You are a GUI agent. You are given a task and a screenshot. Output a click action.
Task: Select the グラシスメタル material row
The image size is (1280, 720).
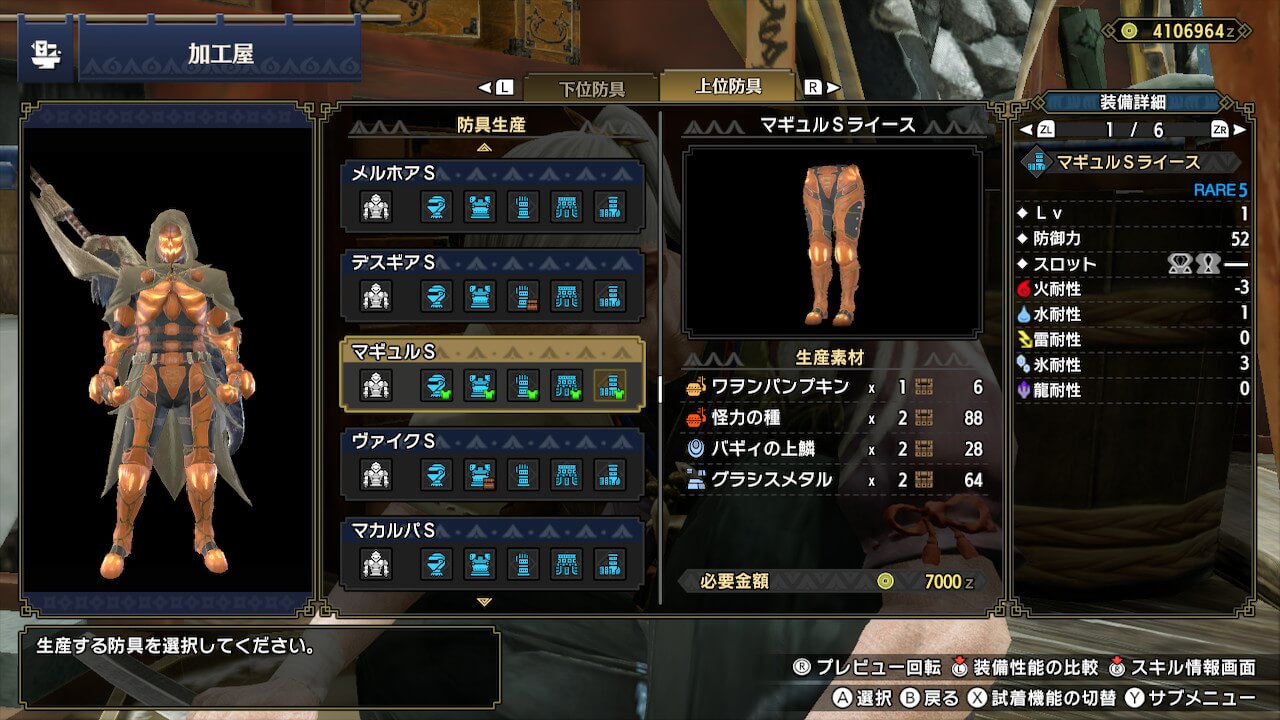[834, 480]
